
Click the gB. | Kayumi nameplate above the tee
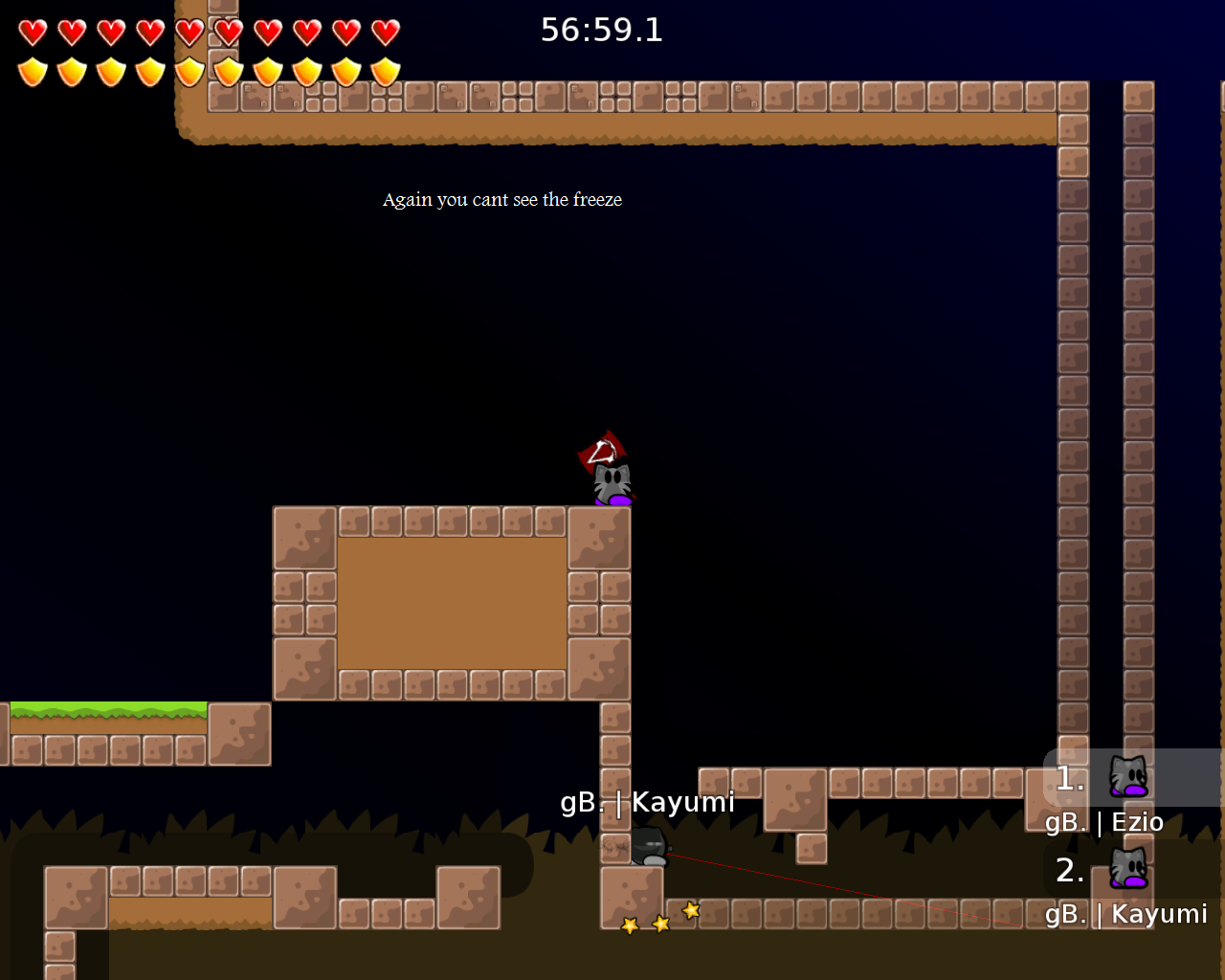pyautogui.click(x=647, y=802)
